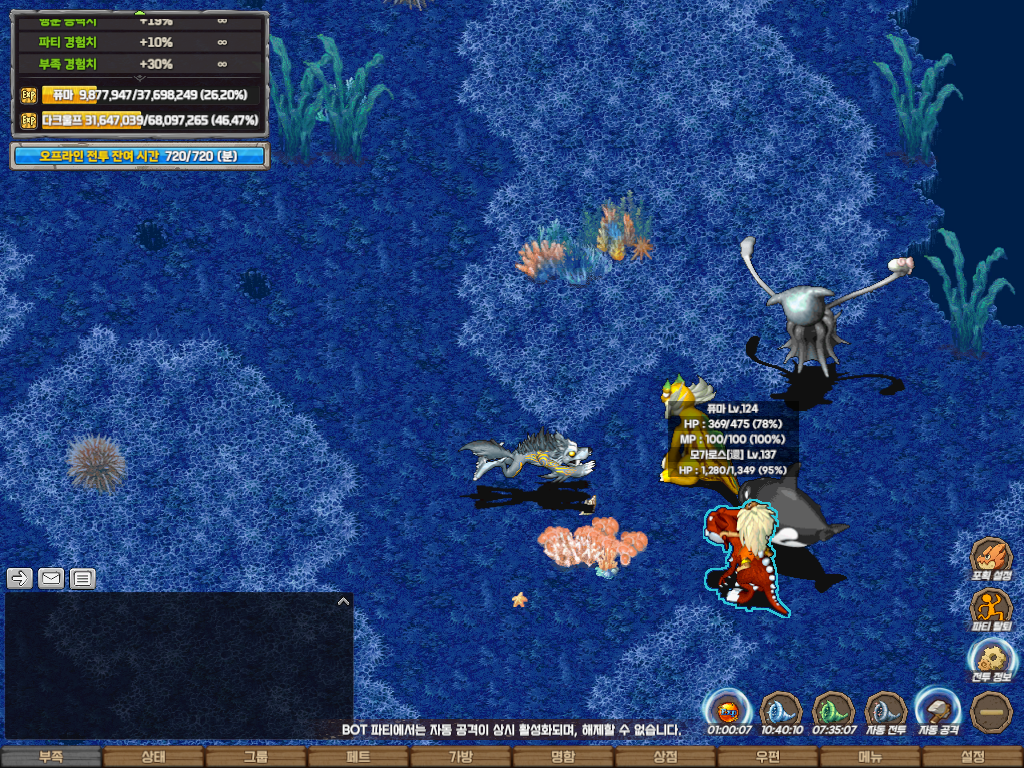Open the 페트 pet menu
The image size is (1024, 768).
click(358, 757)
